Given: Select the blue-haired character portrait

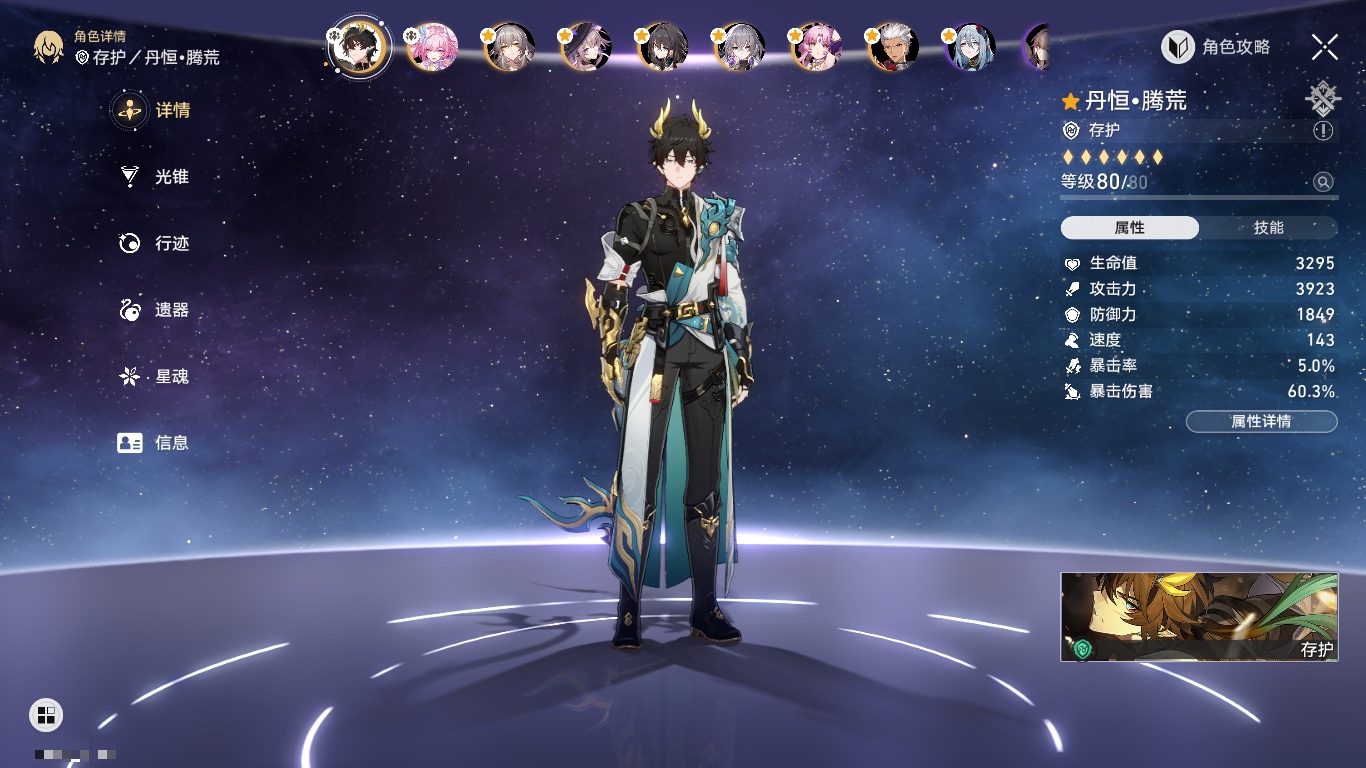Looking at the screenshot, I should click(x=969, y=47).
